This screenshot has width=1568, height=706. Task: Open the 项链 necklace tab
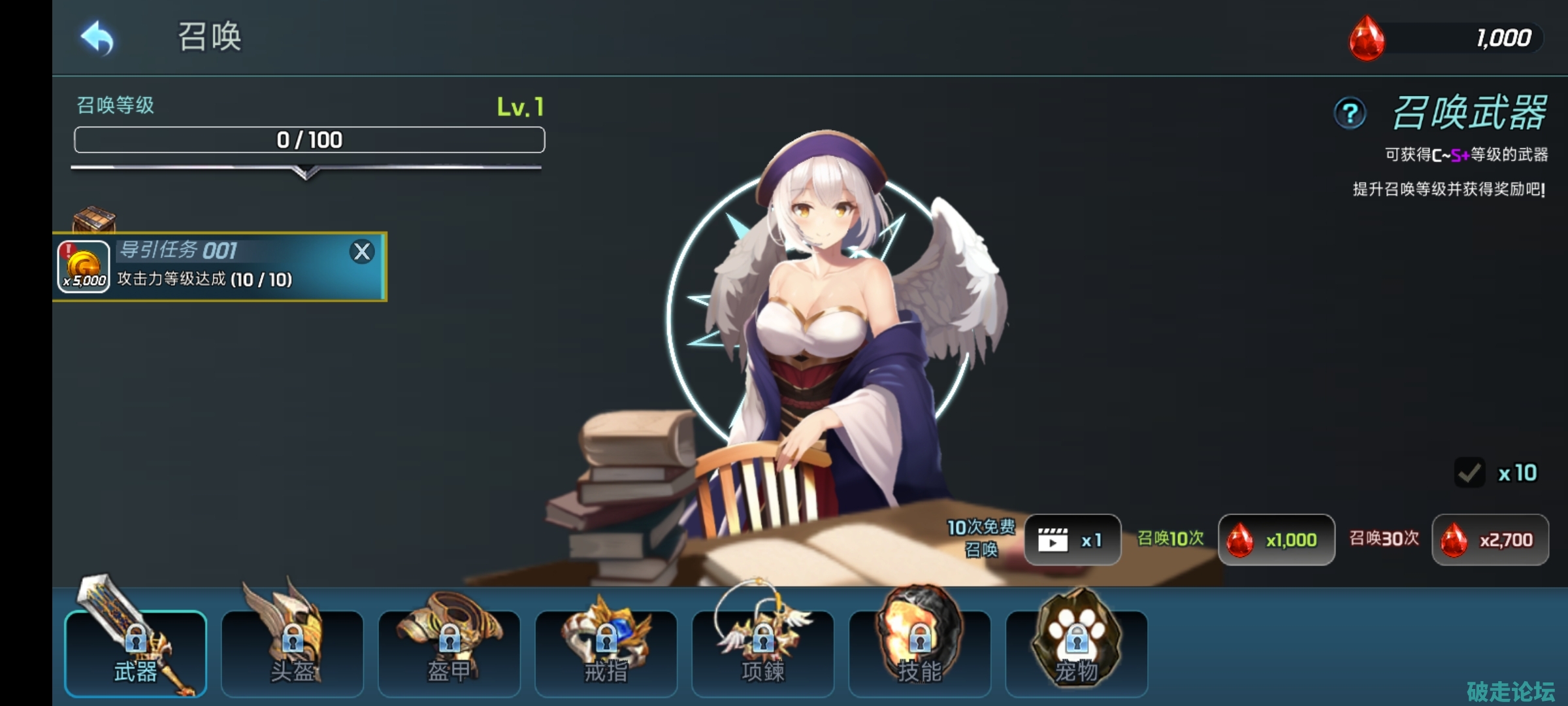click(x=762, y=654)
